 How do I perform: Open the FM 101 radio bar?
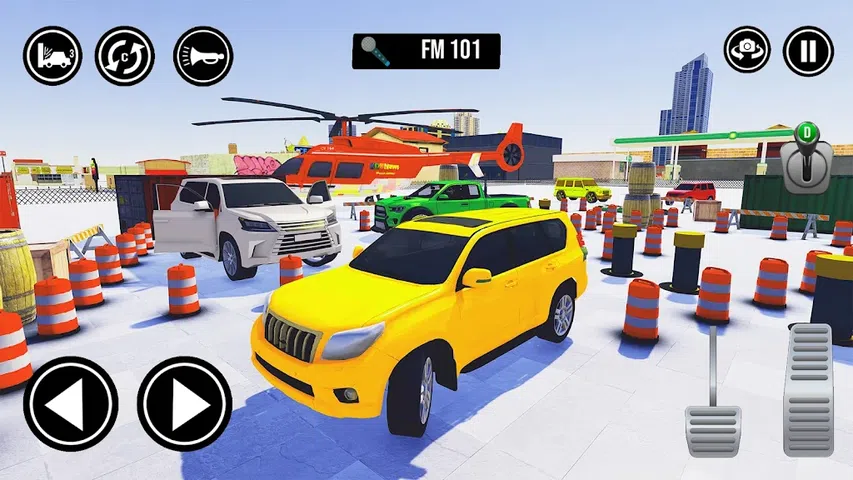pyautogui.click(x=426, y=51)
